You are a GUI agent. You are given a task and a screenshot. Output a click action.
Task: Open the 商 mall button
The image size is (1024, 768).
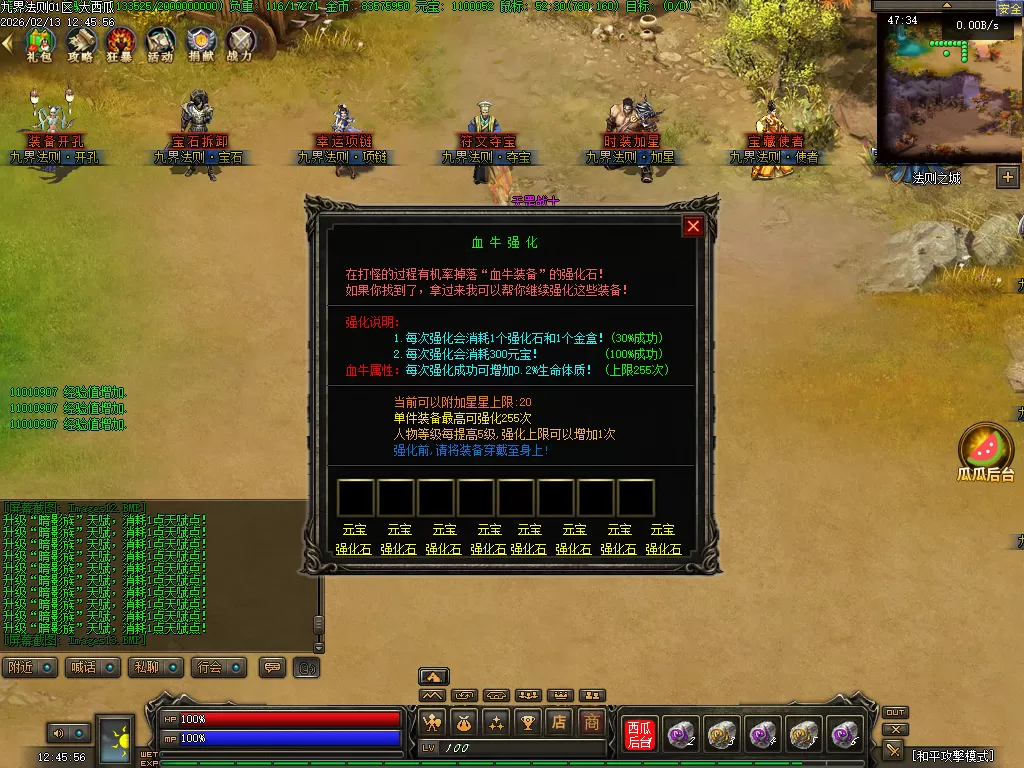pyautogui.click(x=592, y=721)
